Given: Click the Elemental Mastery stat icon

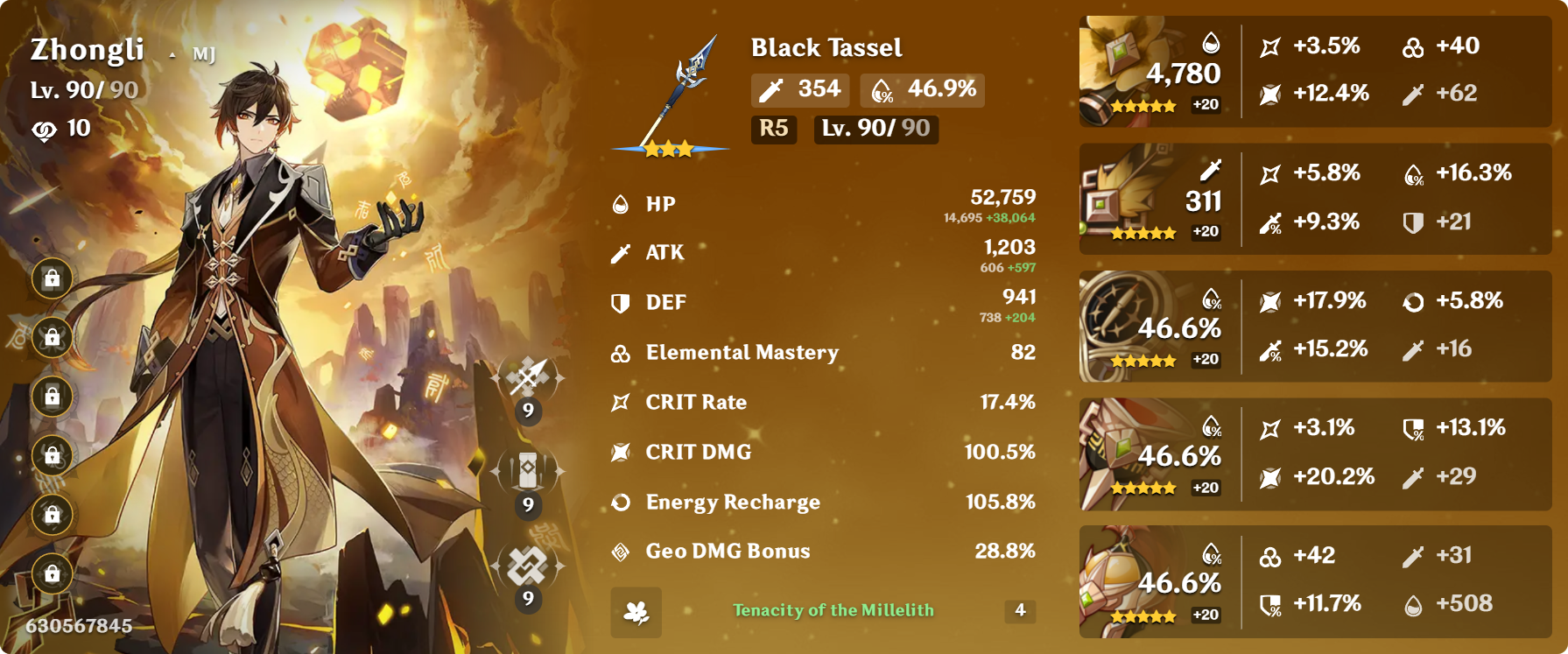Looking at the screenshot, I should 620,353.
